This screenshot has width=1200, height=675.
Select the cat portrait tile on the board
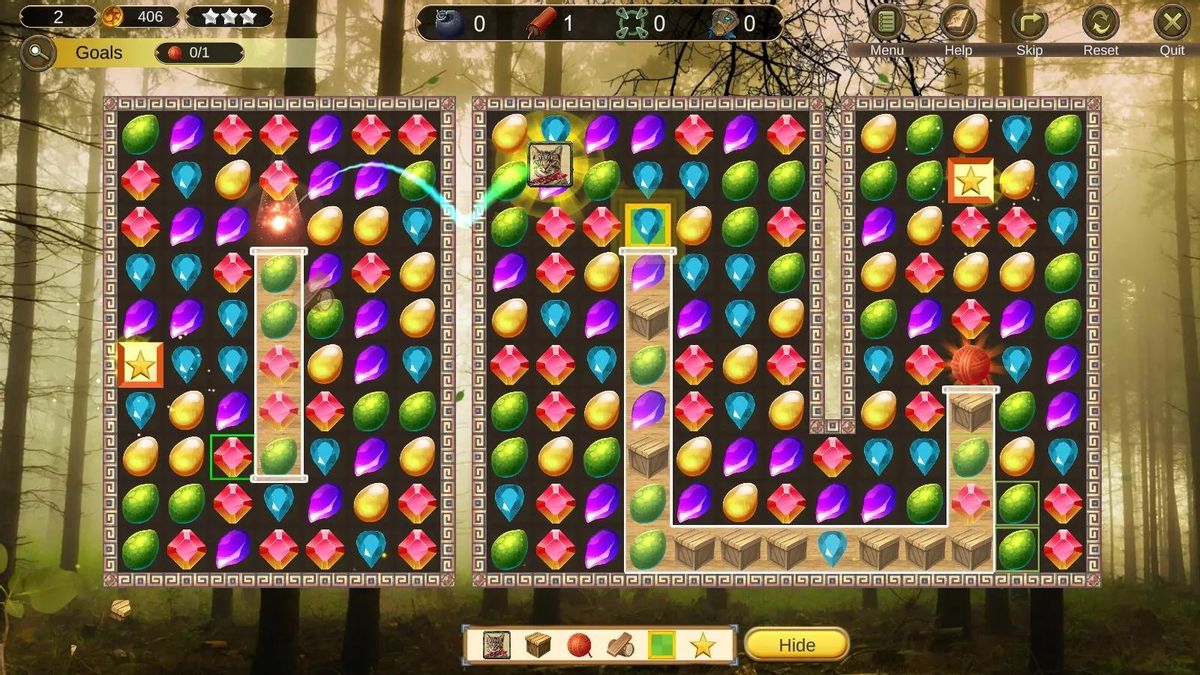point(550,165)
